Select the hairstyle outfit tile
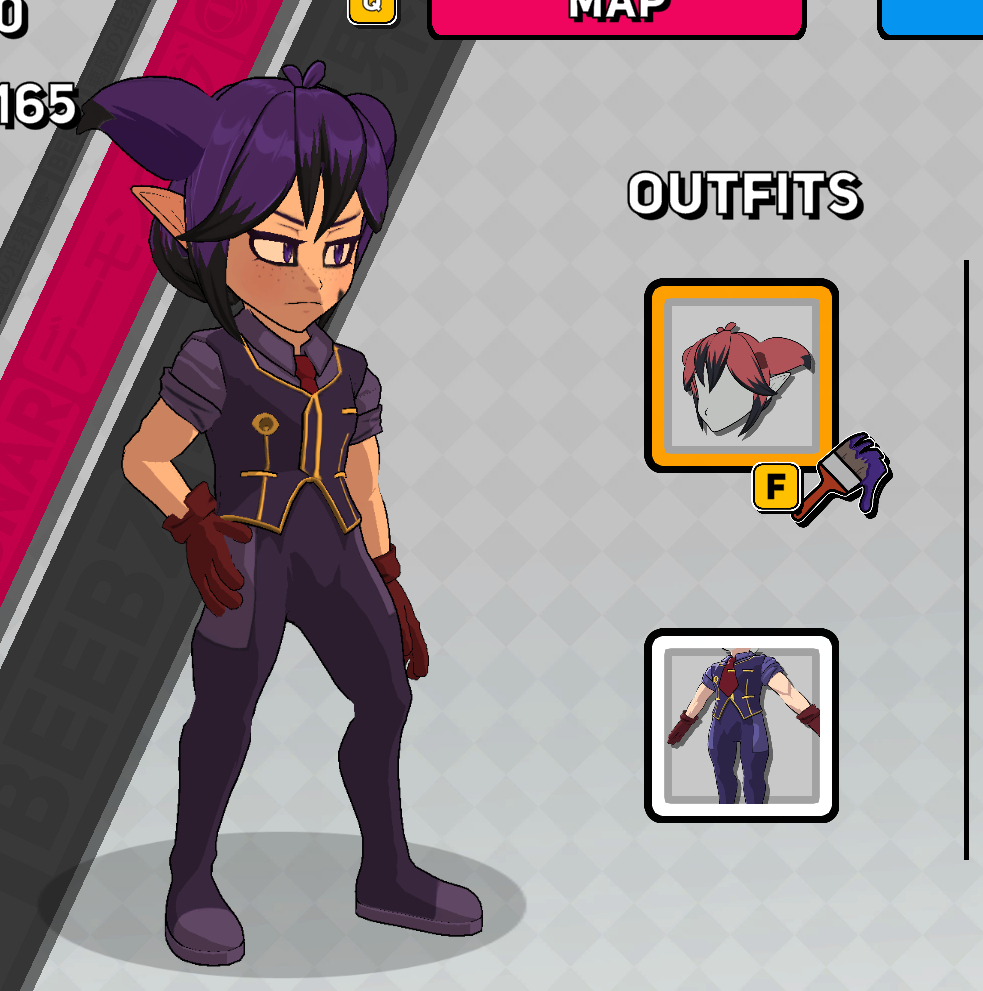Viewport: 983px width, 991px height. pyautogui.click(x=741, y=375)
